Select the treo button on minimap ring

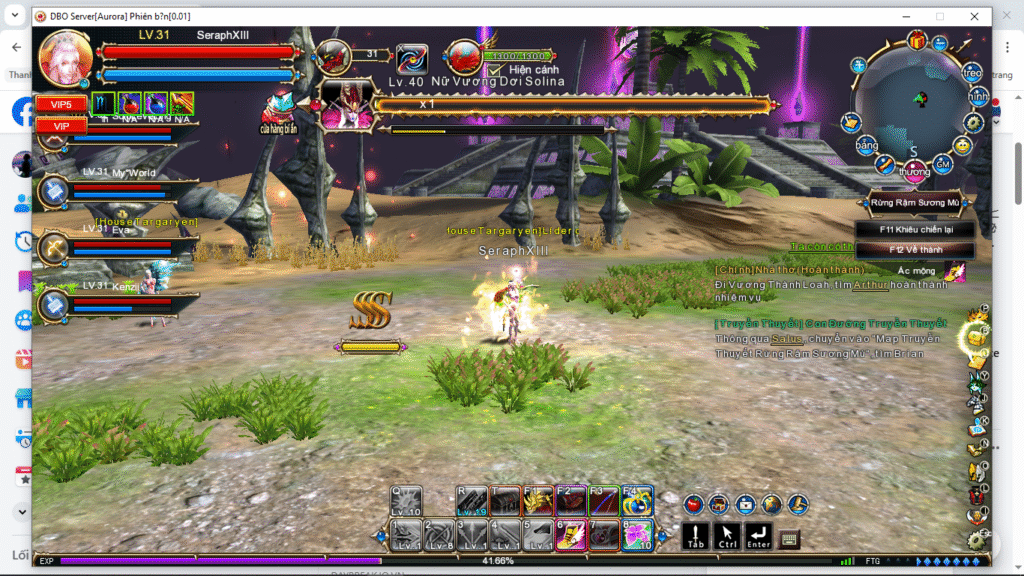(x=971, y=73)
